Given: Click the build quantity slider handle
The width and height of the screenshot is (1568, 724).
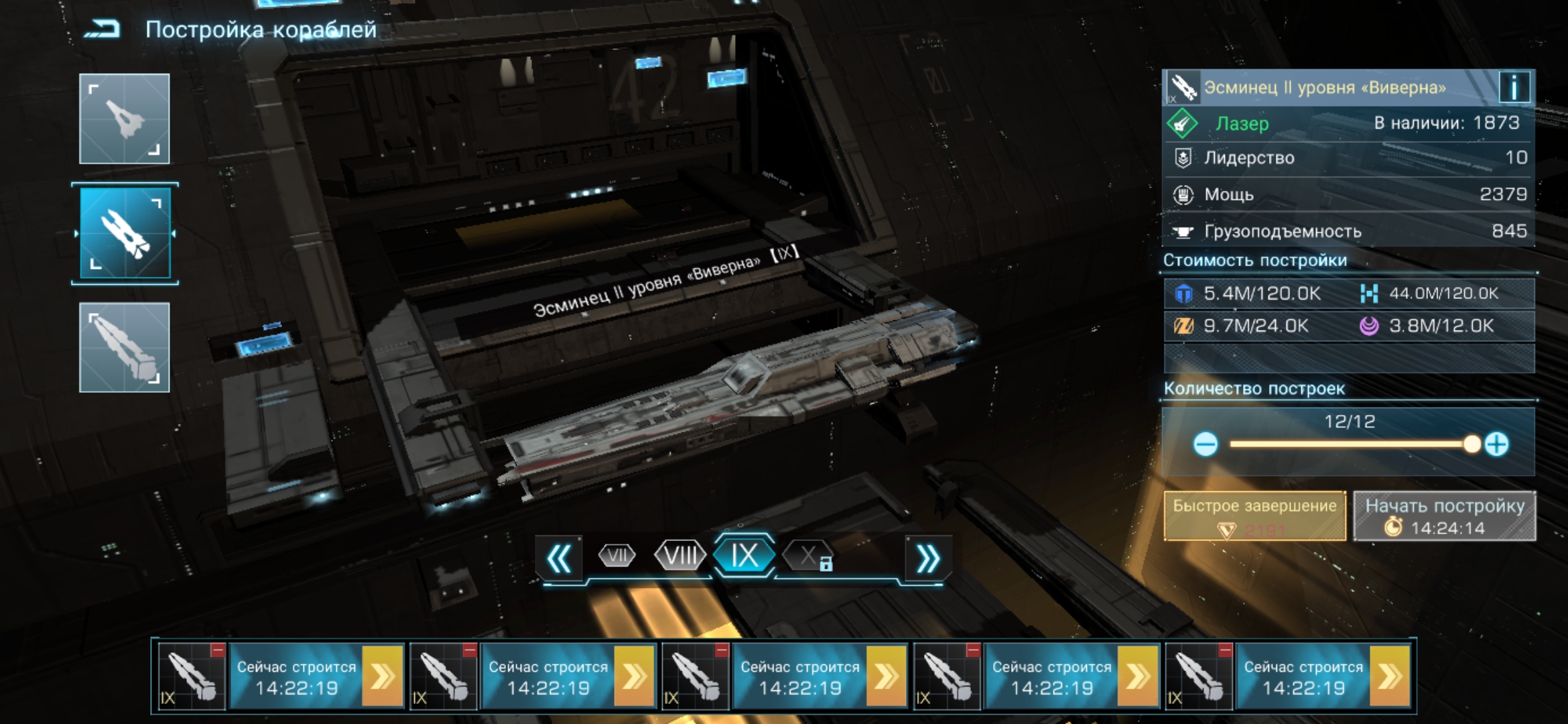Looking at the screenshot, I should (x=1472, y=444).
